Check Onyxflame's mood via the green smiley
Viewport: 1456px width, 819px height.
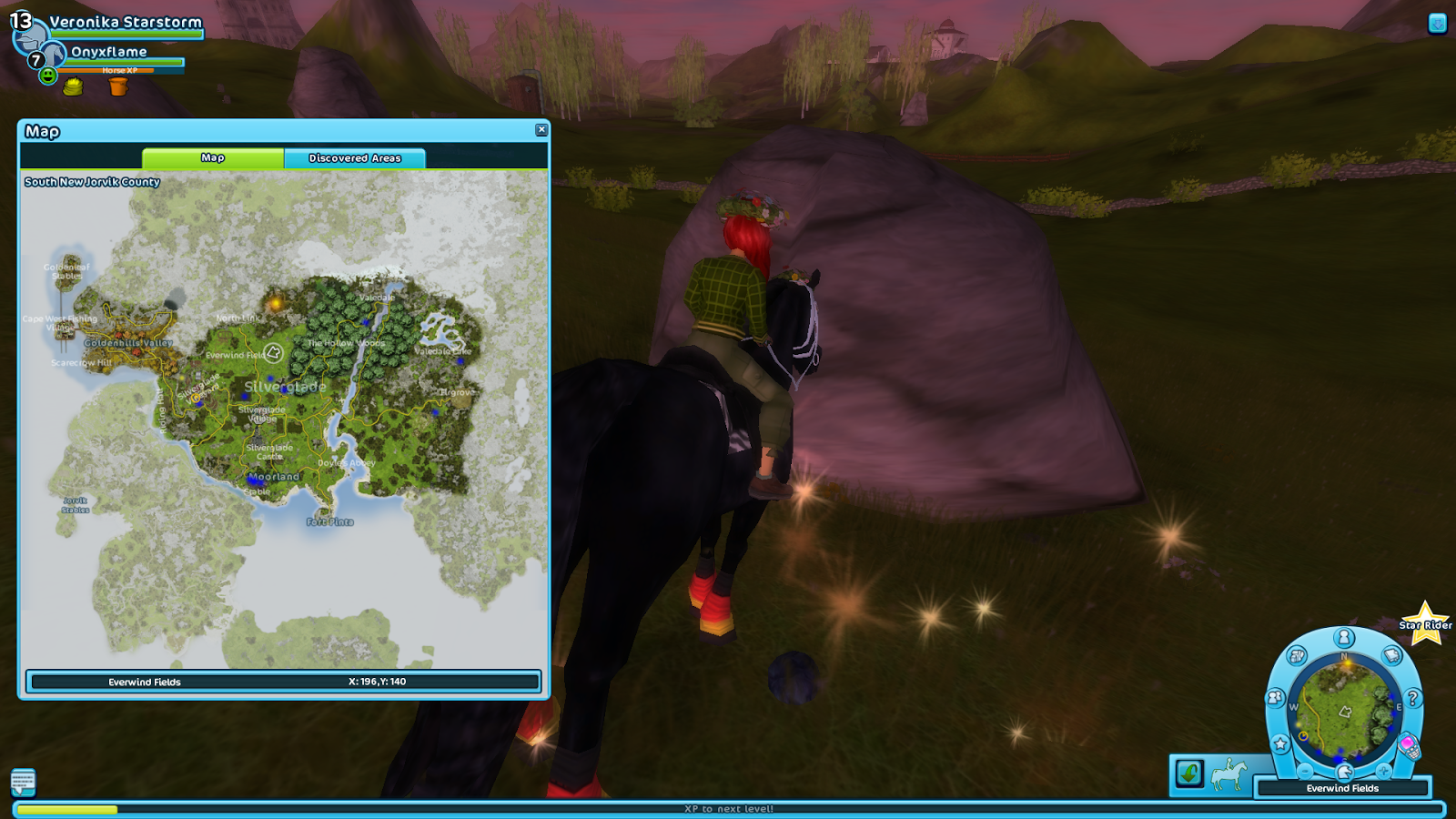[x=48, y=76]
